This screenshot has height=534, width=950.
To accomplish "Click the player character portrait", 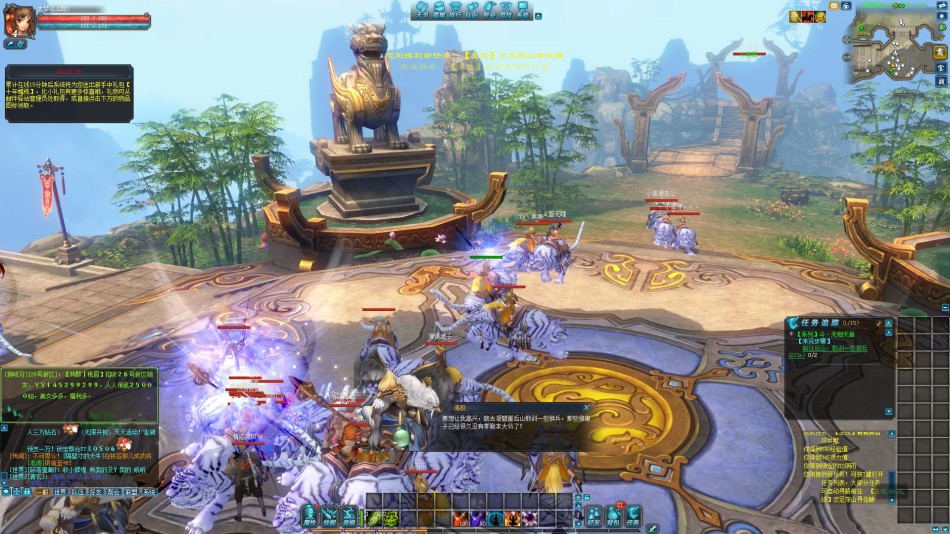I will [x=17, y=22].
